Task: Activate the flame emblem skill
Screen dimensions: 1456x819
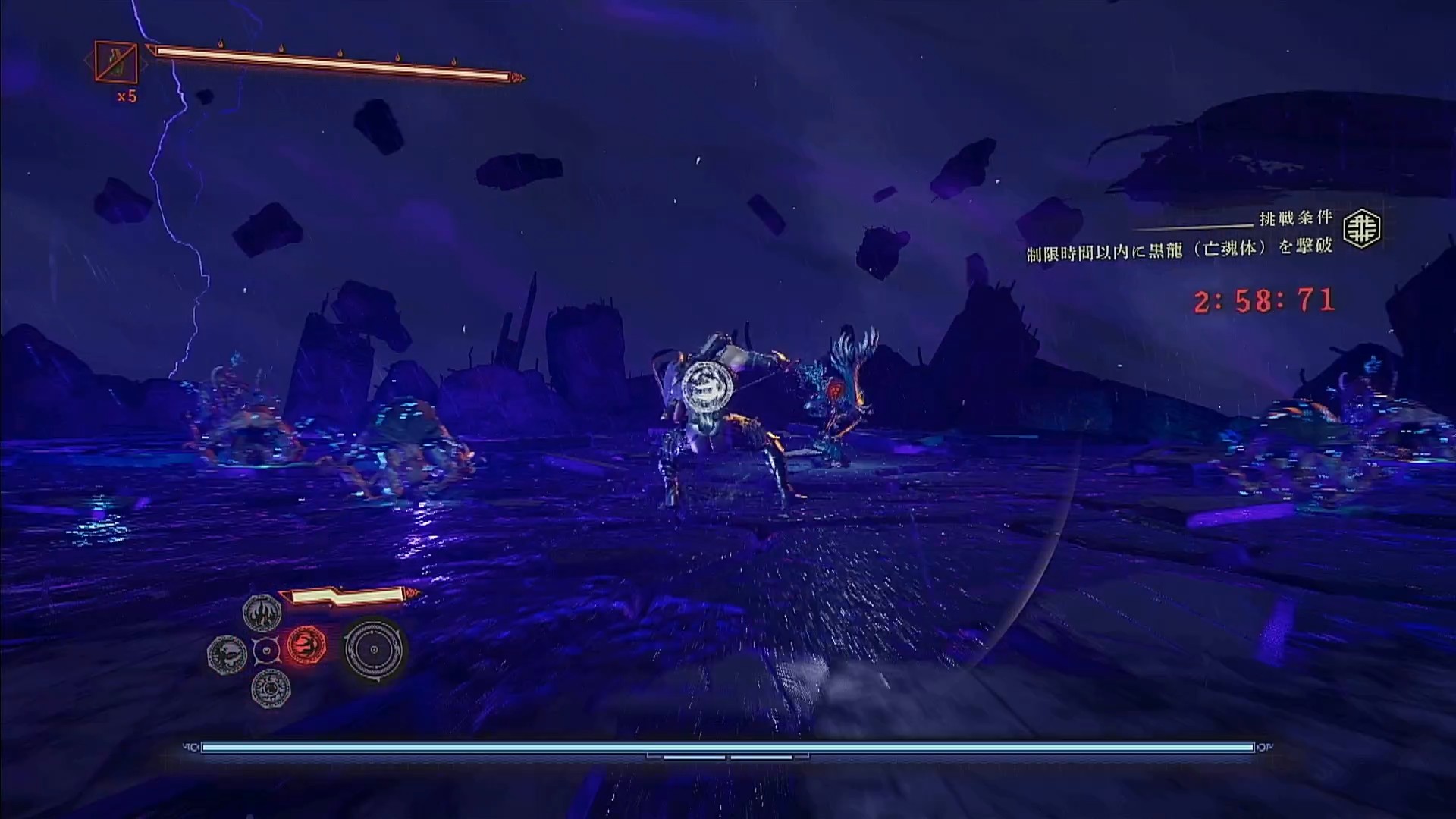Action: point(262,612)
